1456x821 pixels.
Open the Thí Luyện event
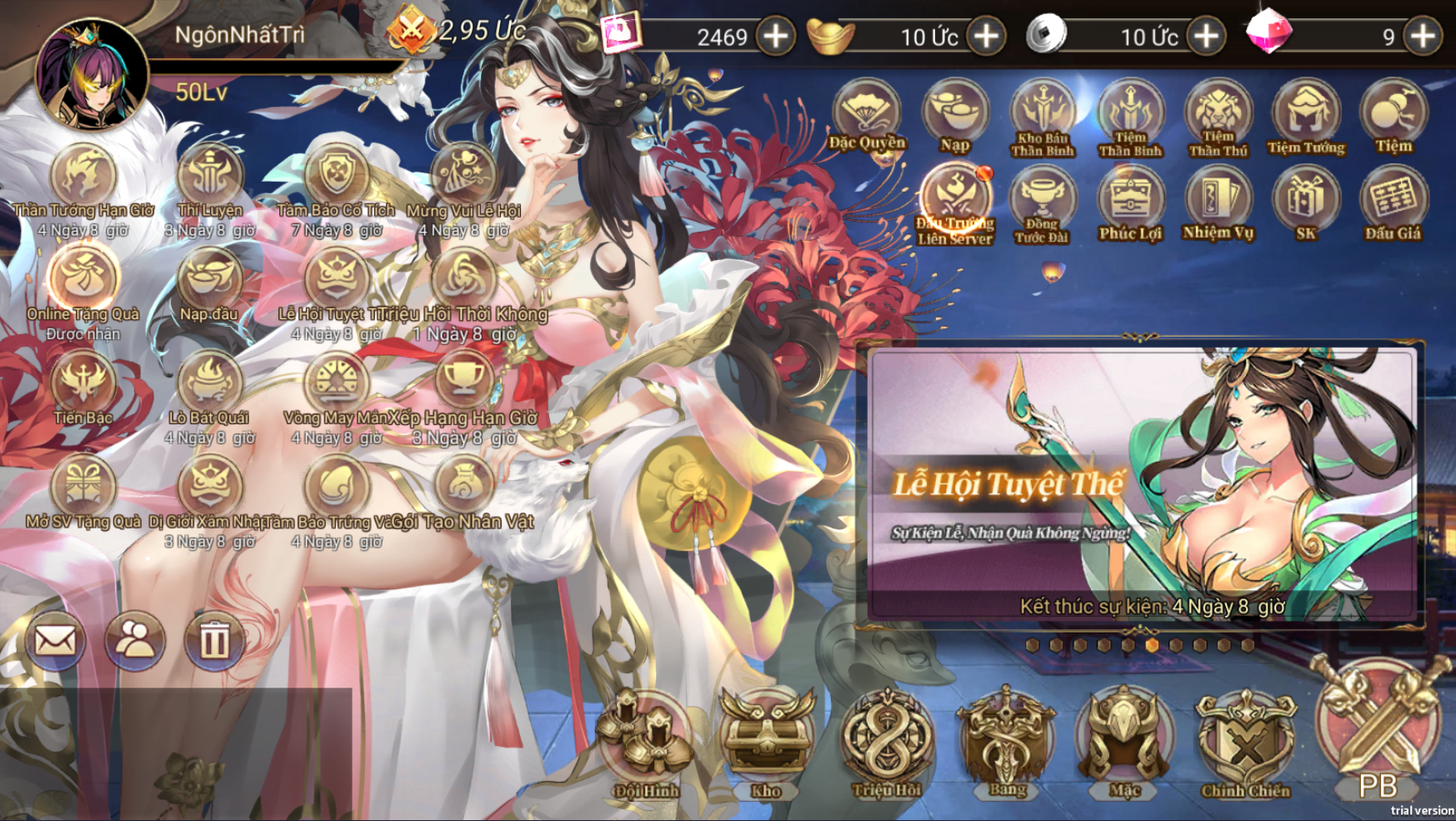pyautogui.click(x=210, y=178)
